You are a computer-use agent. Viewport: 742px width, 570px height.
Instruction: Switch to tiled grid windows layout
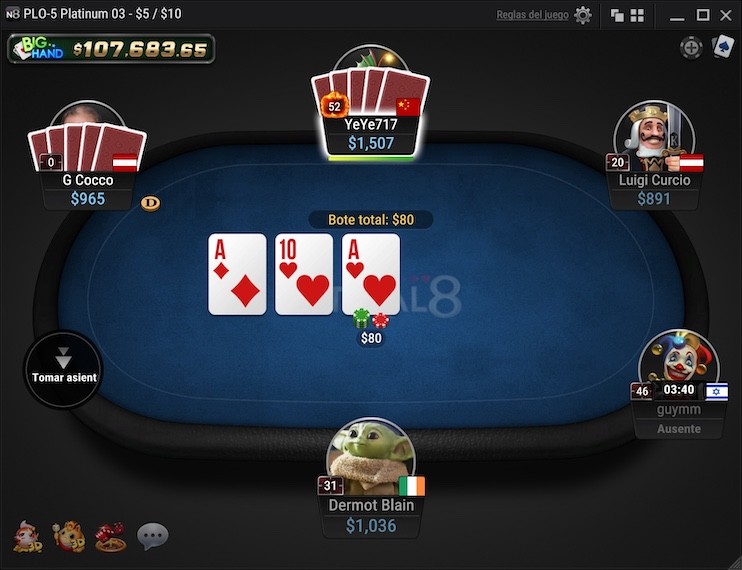[x=637, y=15]
